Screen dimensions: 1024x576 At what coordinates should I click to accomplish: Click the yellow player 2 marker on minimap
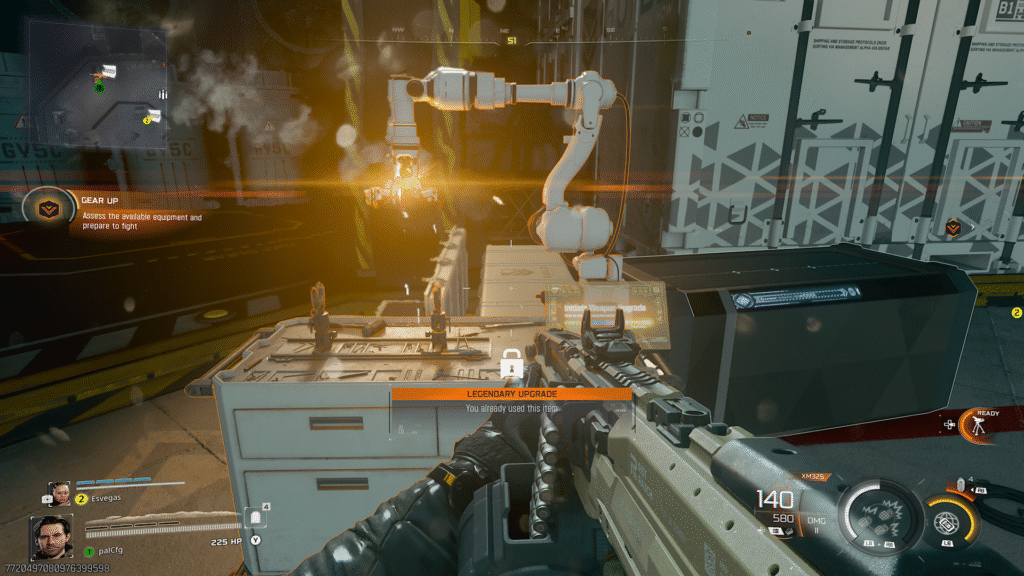point(147,120)
